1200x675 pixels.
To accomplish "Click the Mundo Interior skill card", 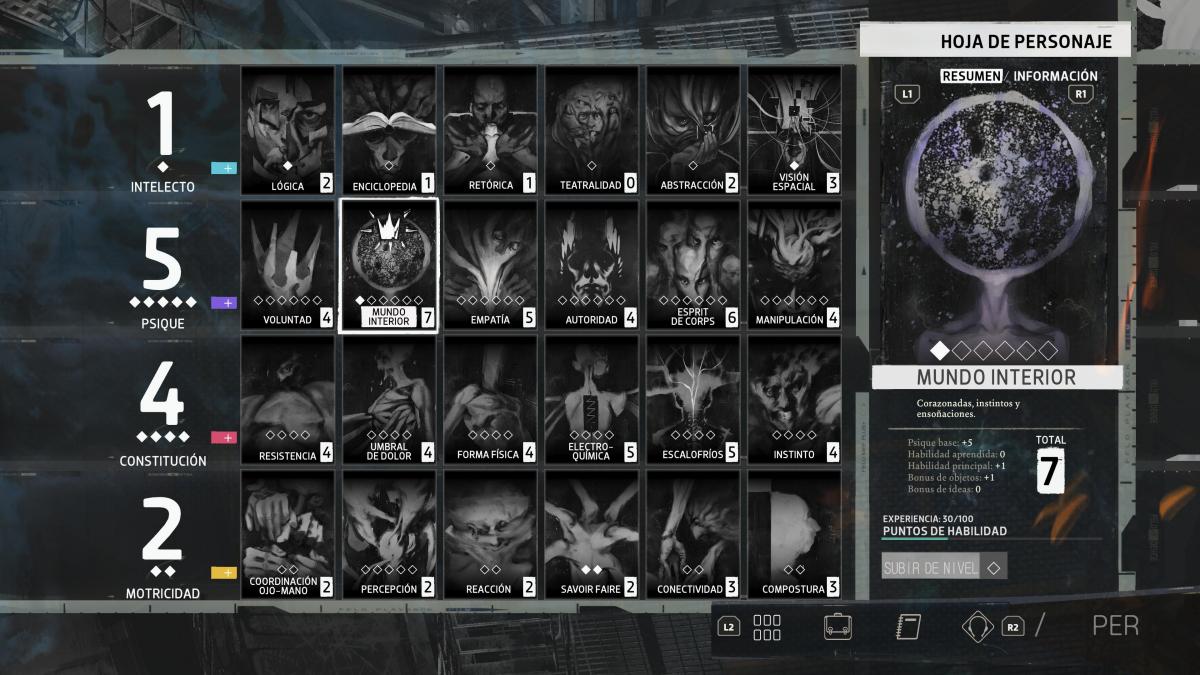I will 389,266.
